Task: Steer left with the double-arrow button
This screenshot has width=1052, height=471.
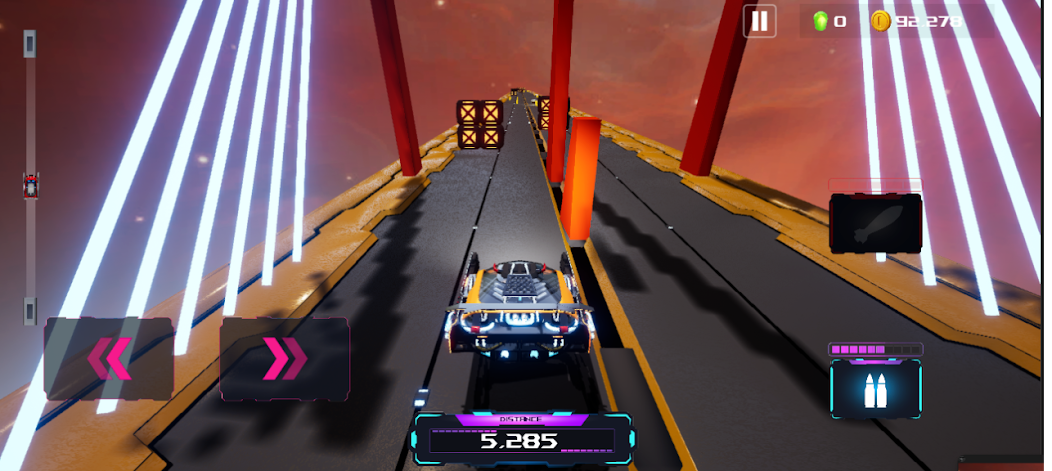Action: pyautogui.click(x=109, y=359)
